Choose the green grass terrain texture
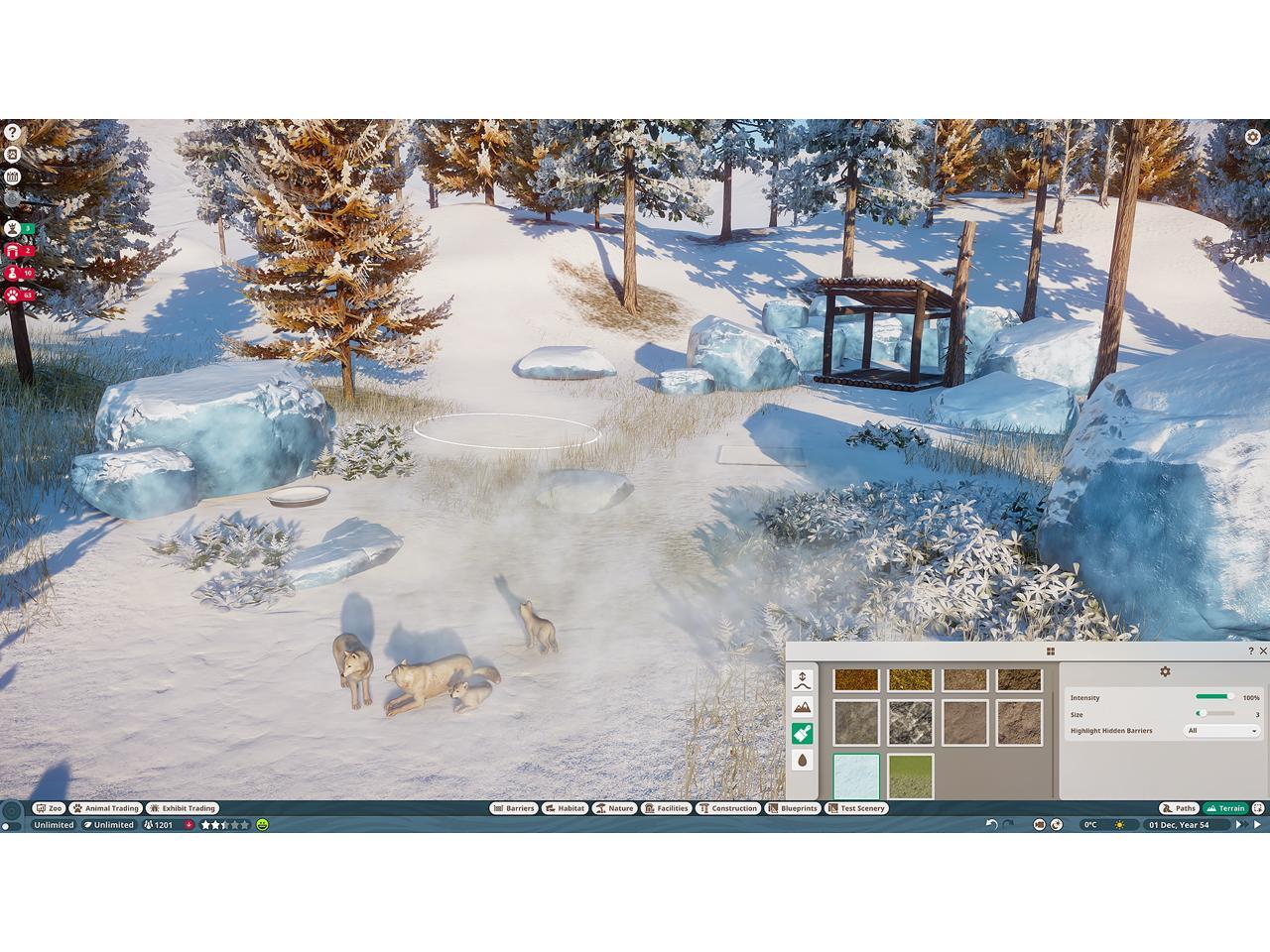The height and width of the screenshot is (952, 1270). coord(910,775)
